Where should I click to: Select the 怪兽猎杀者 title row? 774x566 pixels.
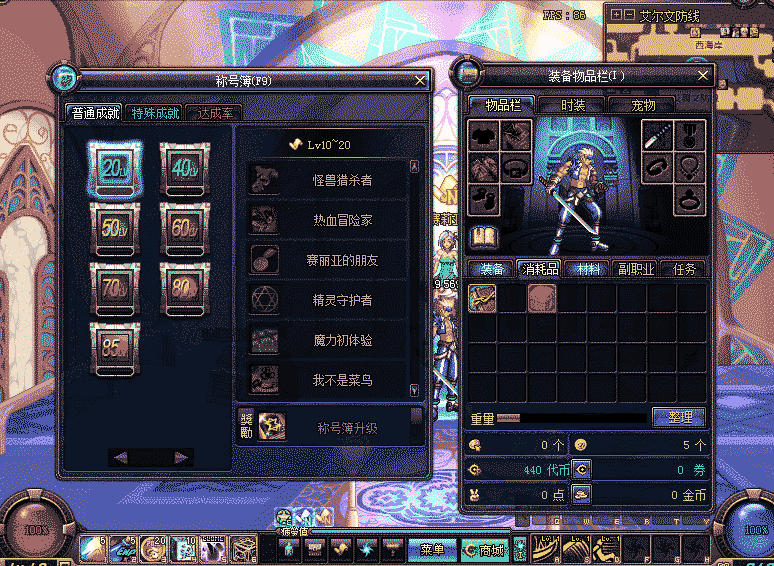pyautogui.click(x=328, y=180)
